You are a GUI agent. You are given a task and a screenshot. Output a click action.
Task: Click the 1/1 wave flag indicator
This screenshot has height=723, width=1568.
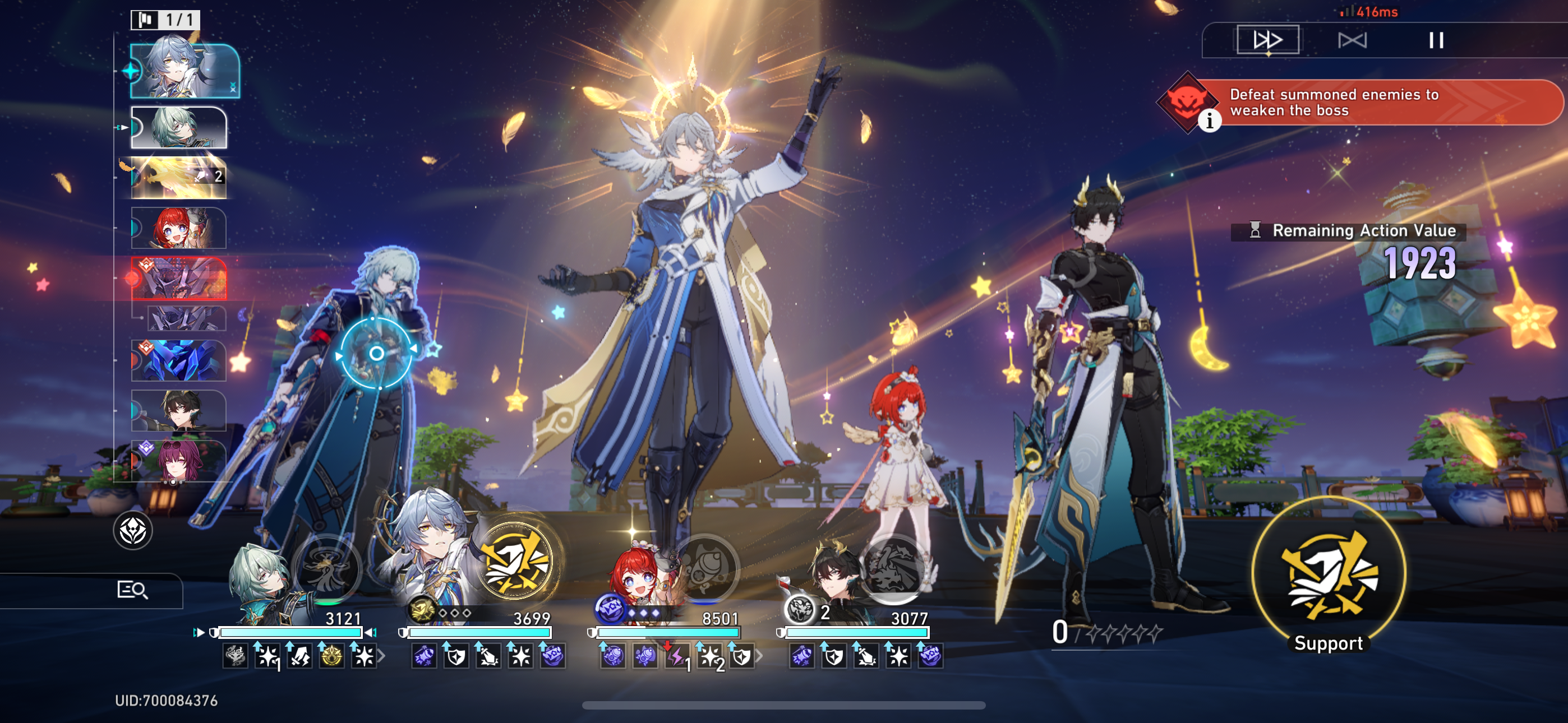click(165, 20)
